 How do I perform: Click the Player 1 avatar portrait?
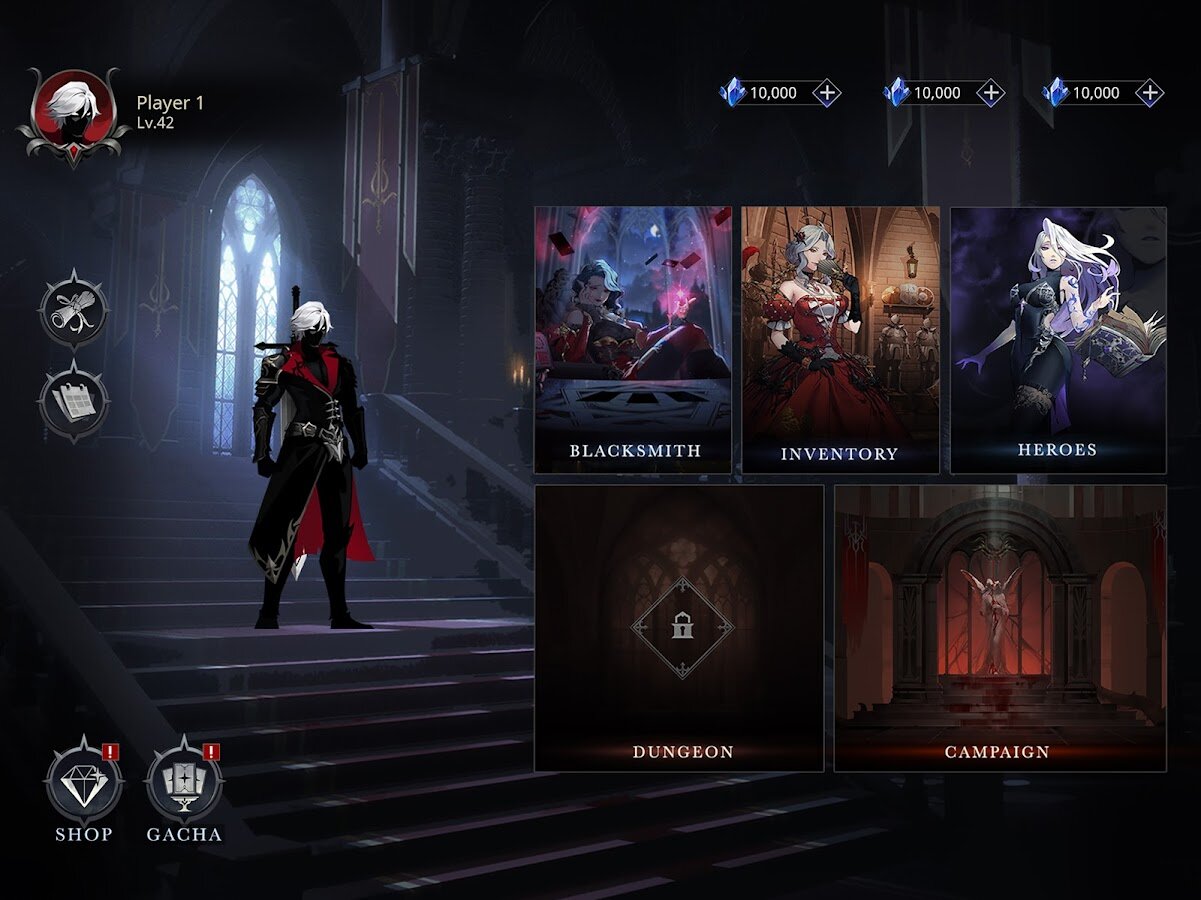pyautogui.click(x=72, y=113)
